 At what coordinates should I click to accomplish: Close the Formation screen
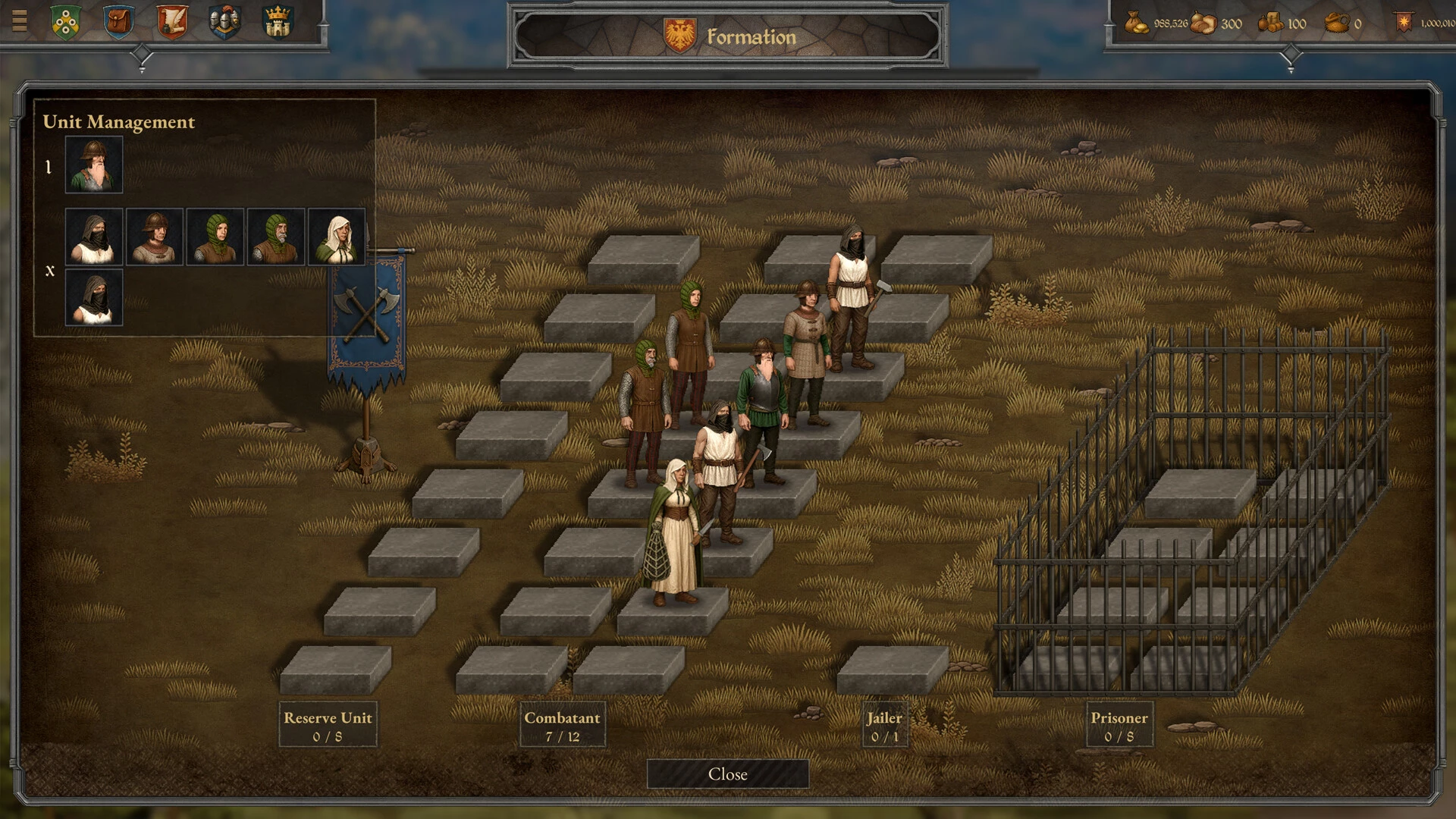727,774
